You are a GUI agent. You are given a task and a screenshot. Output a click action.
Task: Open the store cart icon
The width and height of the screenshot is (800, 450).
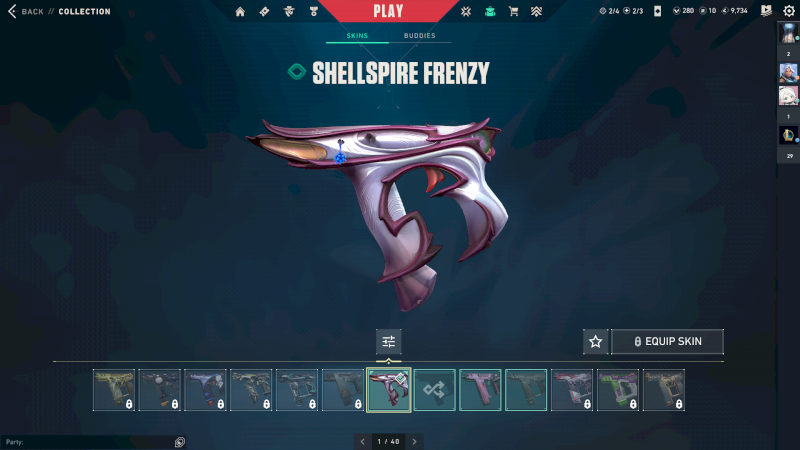513,12
